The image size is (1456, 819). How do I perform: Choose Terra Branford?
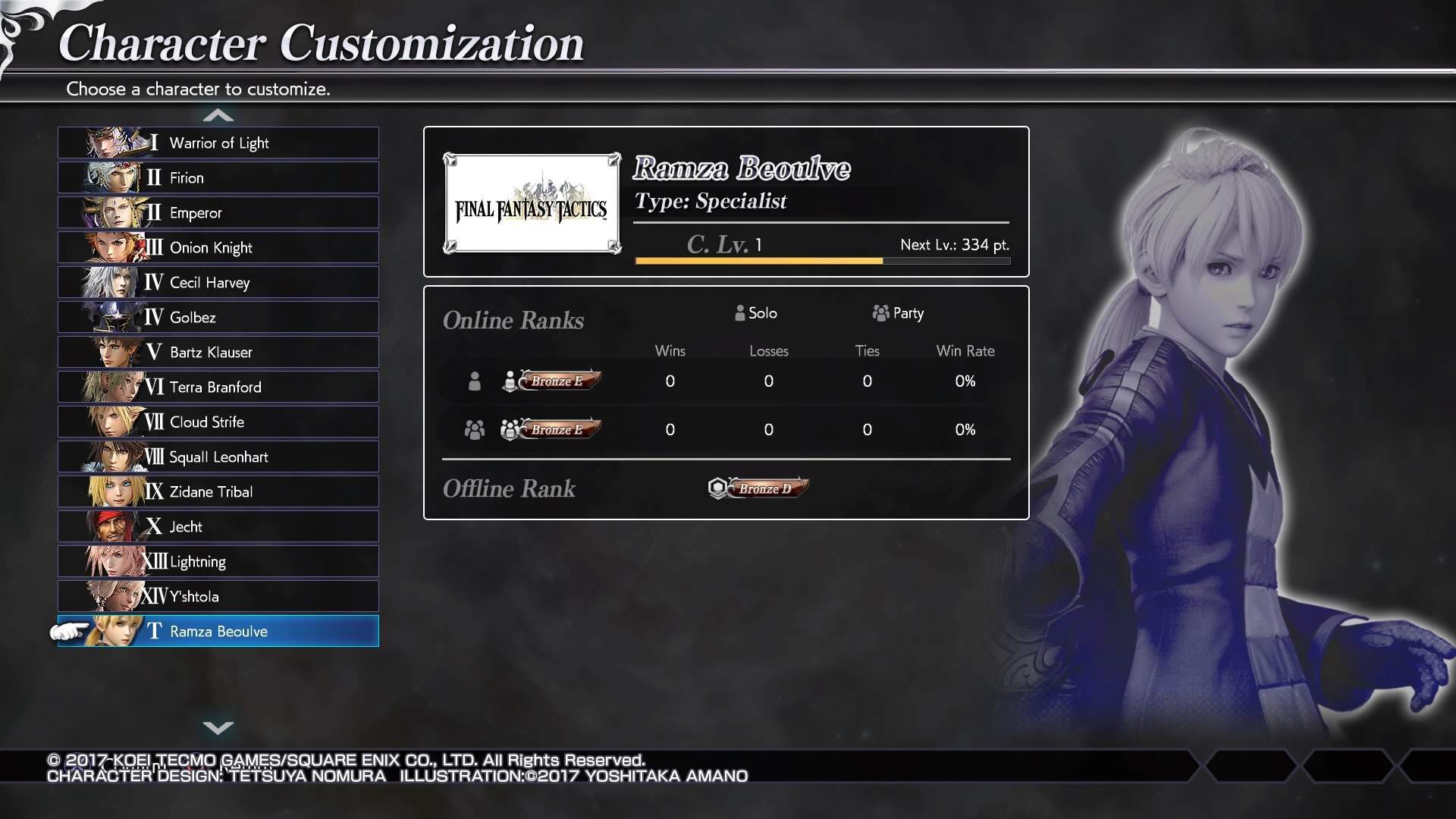(x=218, y=387)
